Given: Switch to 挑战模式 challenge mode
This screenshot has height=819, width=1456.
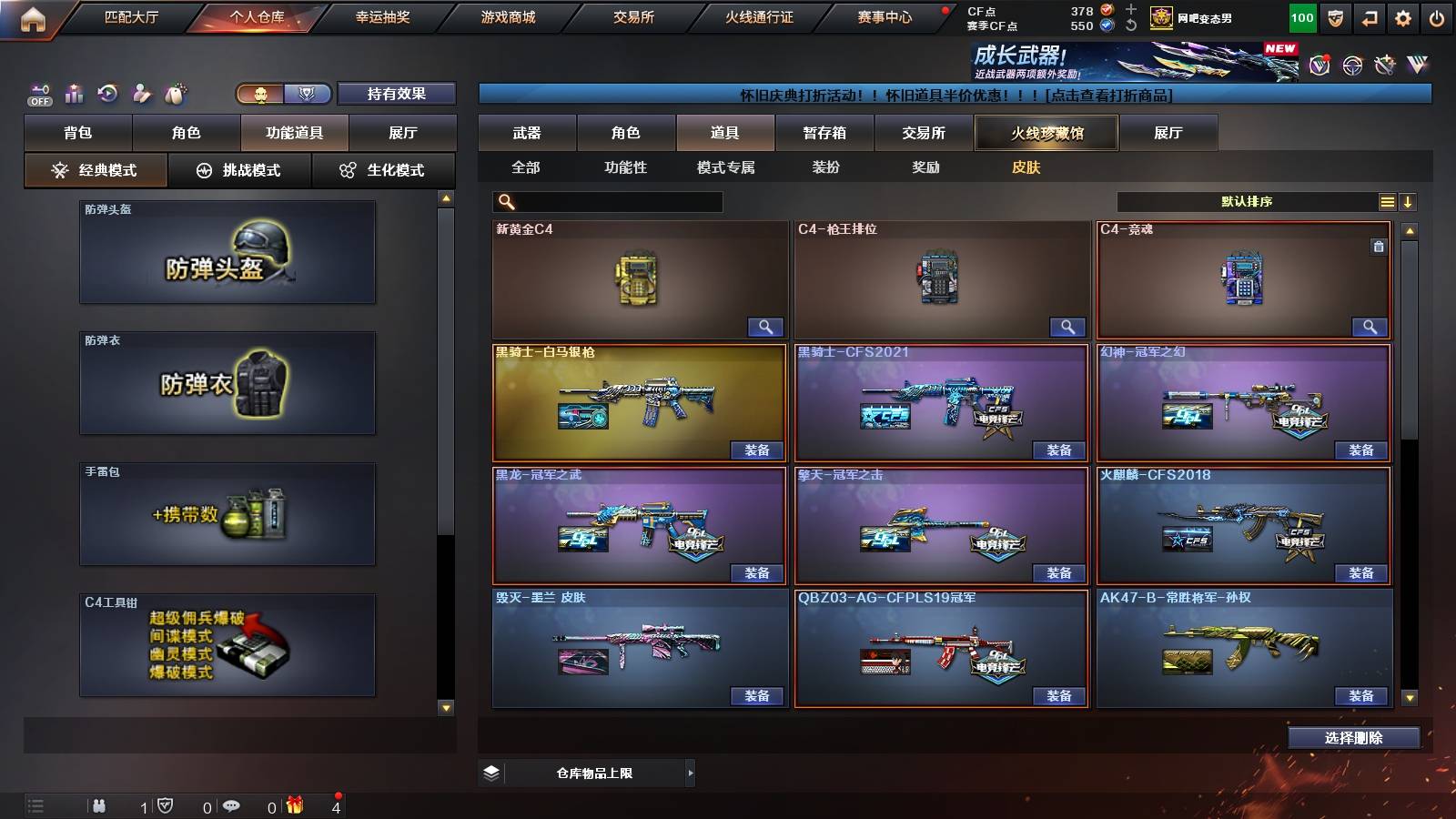Looking at the screenshot, I should pos(239,170).
